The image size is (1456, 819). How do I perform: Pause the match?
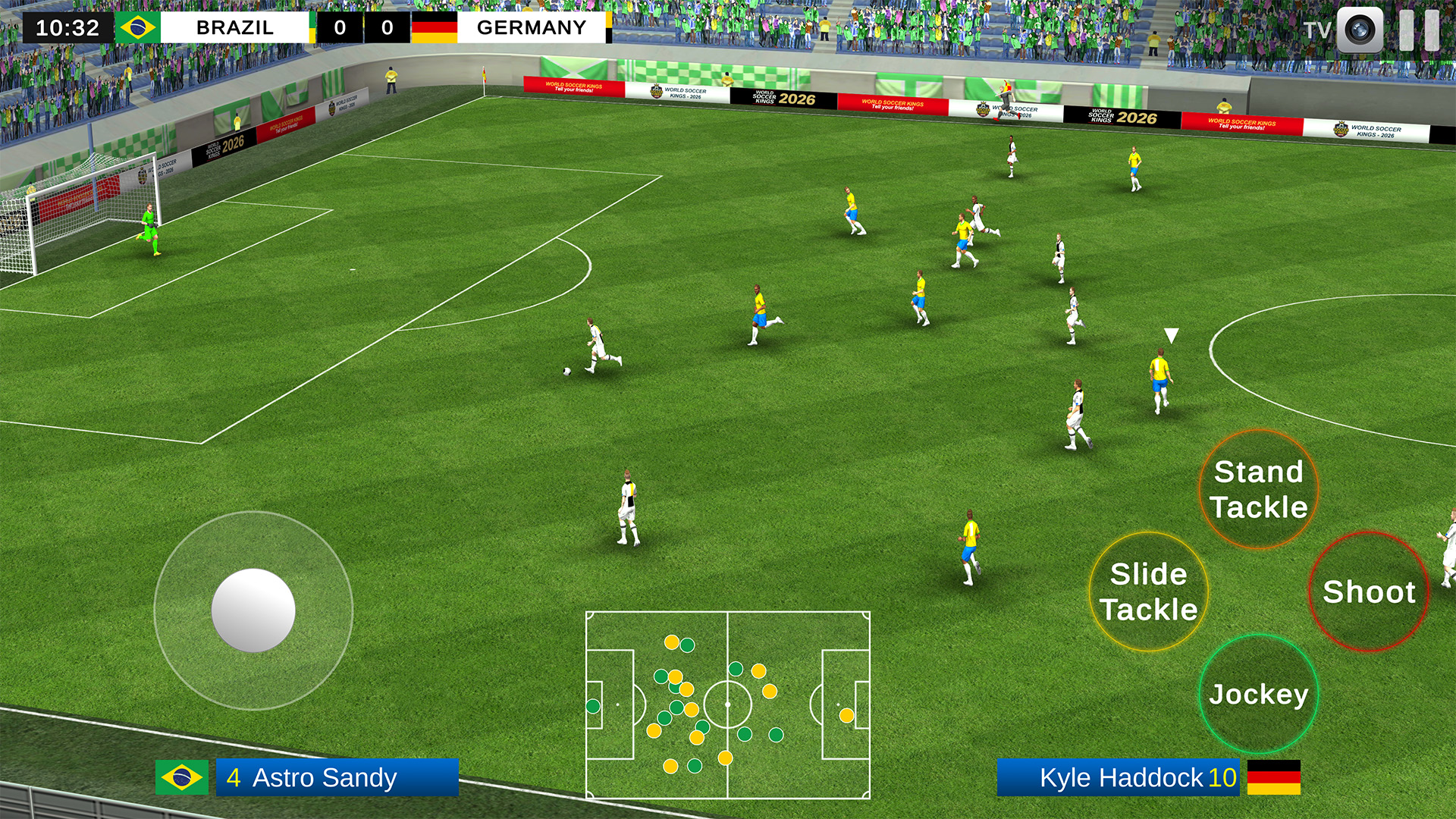[x=1419, y=30]
